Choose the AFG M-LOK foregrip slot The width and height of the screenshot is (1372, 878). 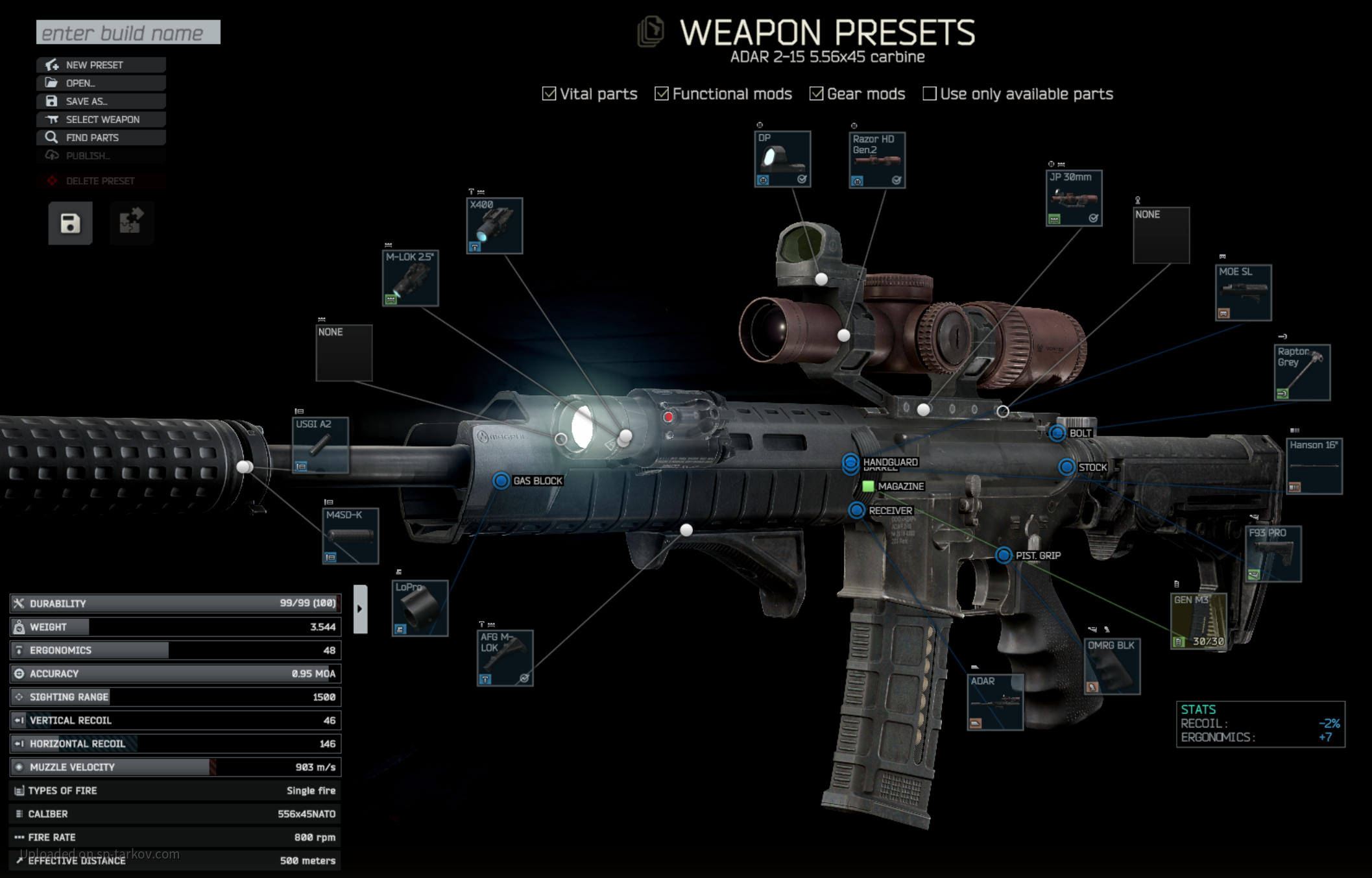[x=505, y=658]
